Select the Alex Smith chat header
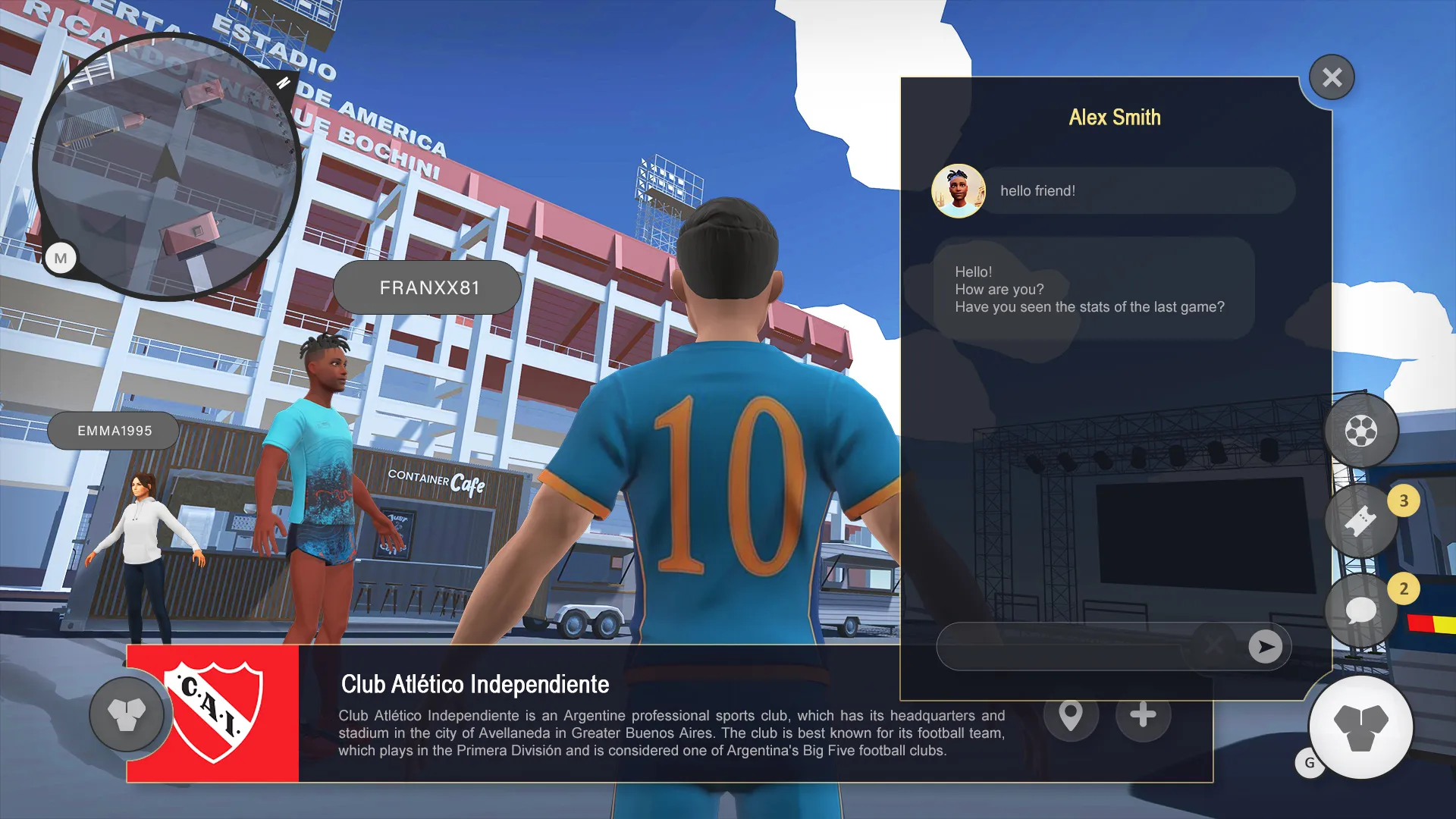The height and width of the screenshot is (819, 1456). [x=1115, y=118]
